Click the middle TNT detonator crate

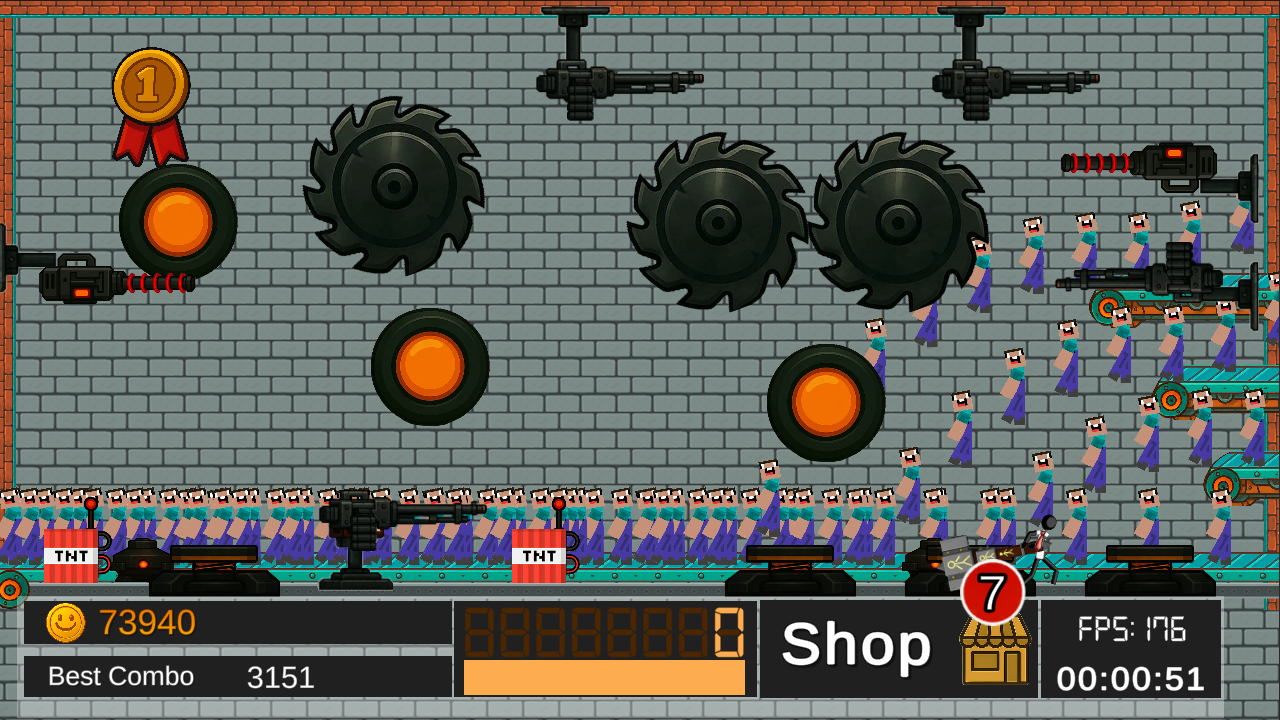[539, 554]
